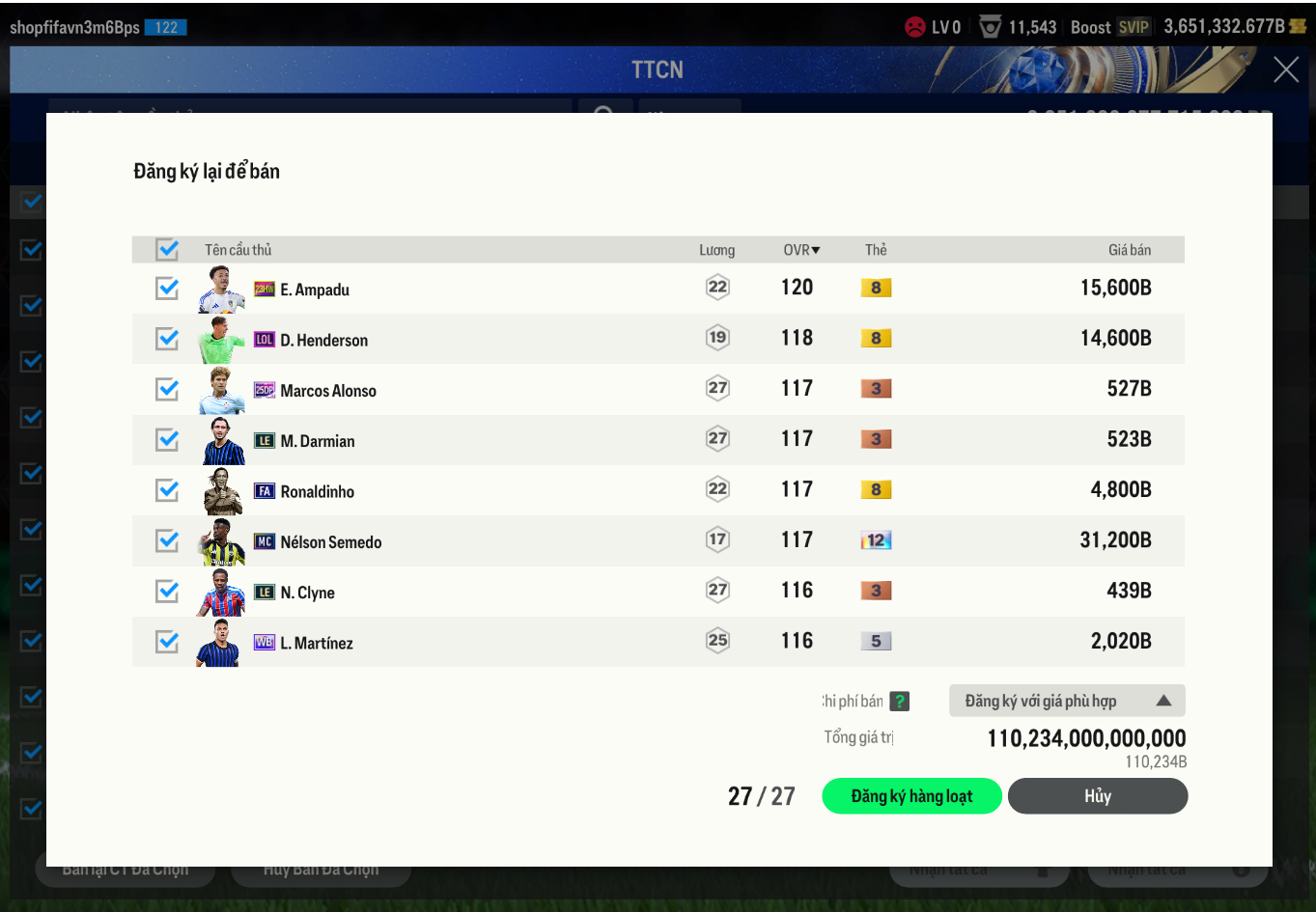
Task: Open the Đăng ký với giá phù hợp dropdown
Action: coord(1066,701)
